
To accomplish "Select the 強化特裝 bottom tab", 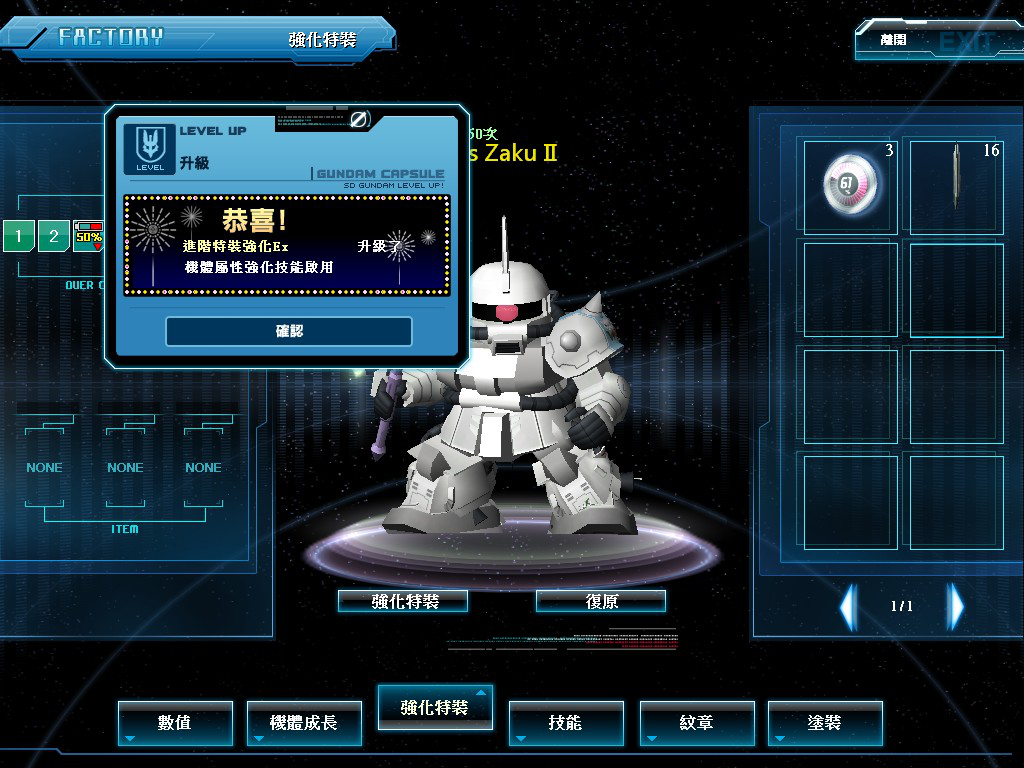I will point(434,707).
